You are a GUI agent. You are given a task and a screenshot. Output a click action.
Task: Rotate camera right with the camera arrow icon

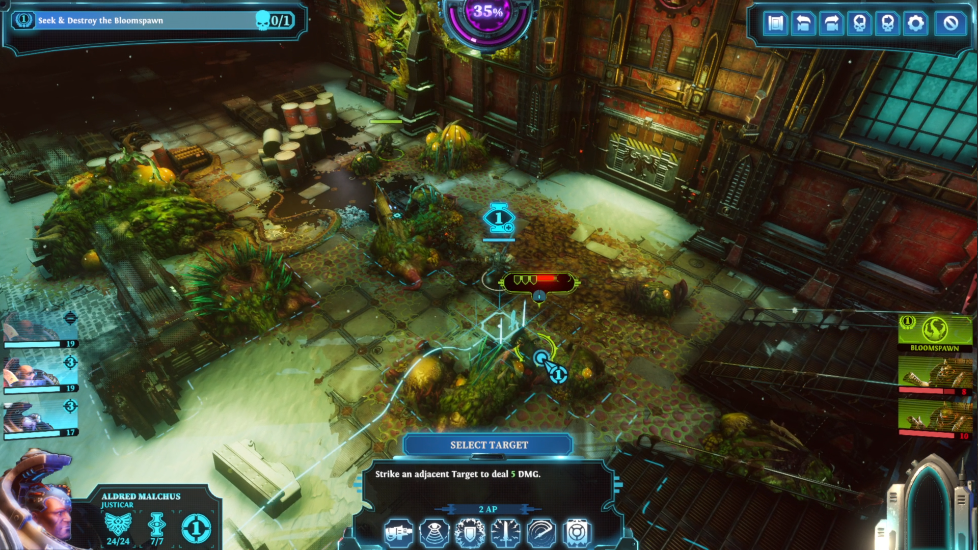[831, 23]
